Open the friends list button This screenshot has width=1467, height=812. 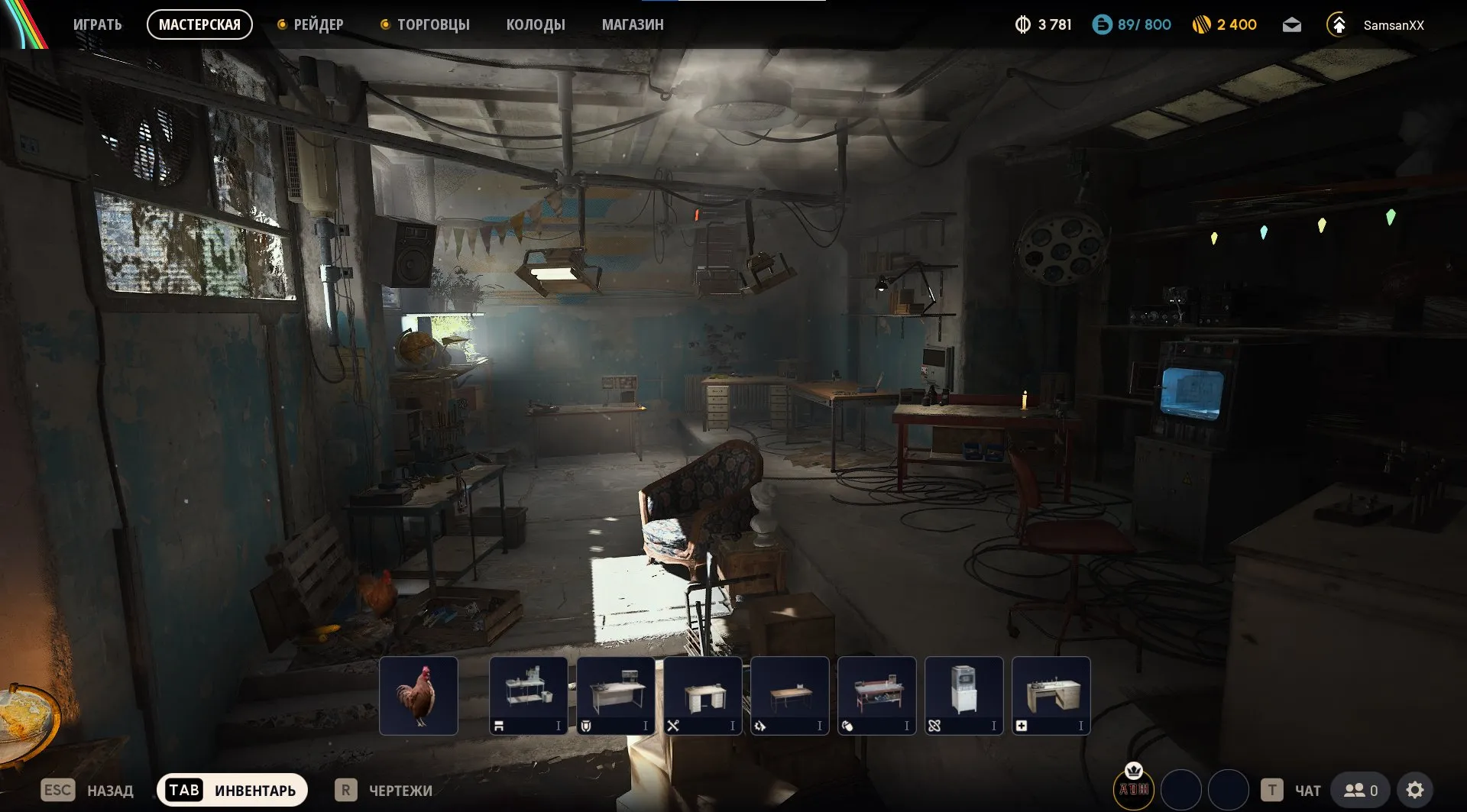[1361, 790]
